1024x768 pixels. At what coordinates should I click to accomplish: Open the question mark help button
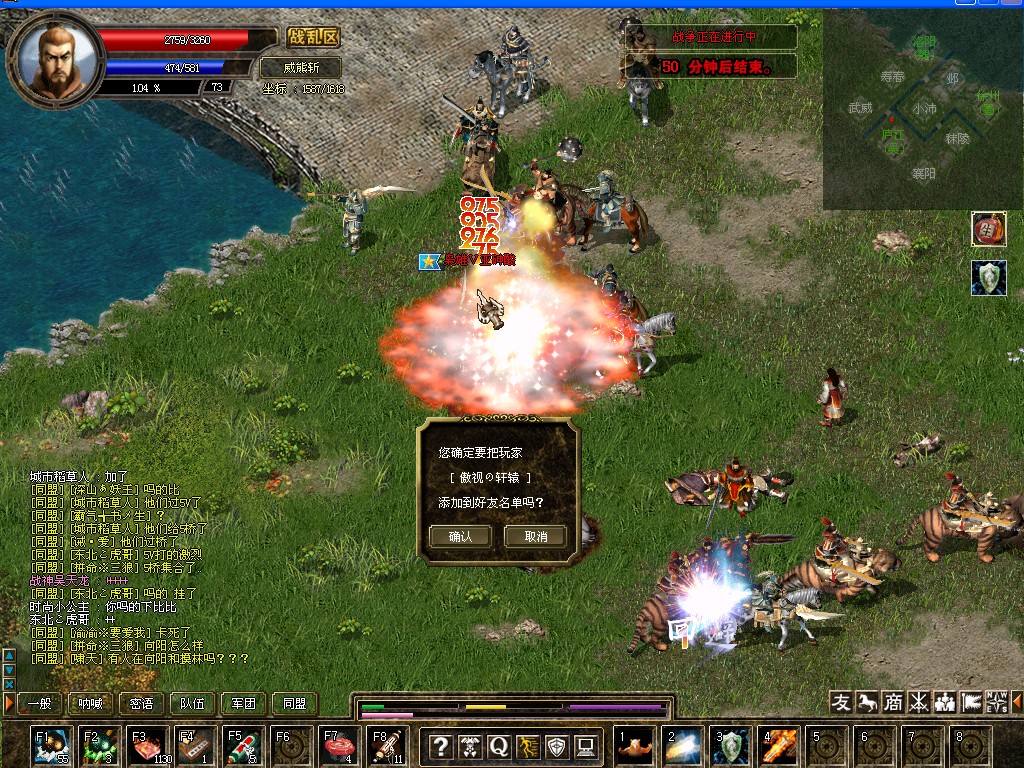441,746
